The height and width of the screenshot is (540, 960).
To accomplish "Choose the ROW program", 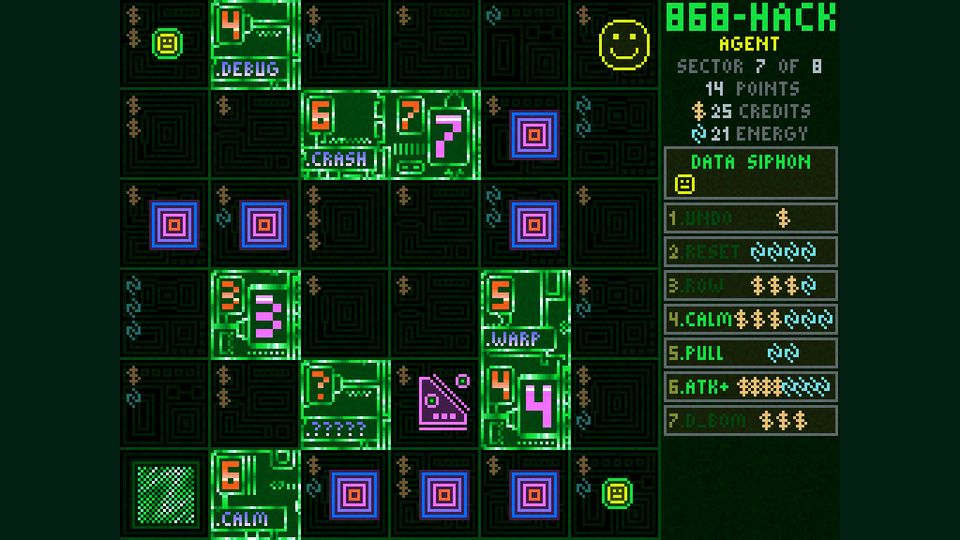I will pos(750,286).
